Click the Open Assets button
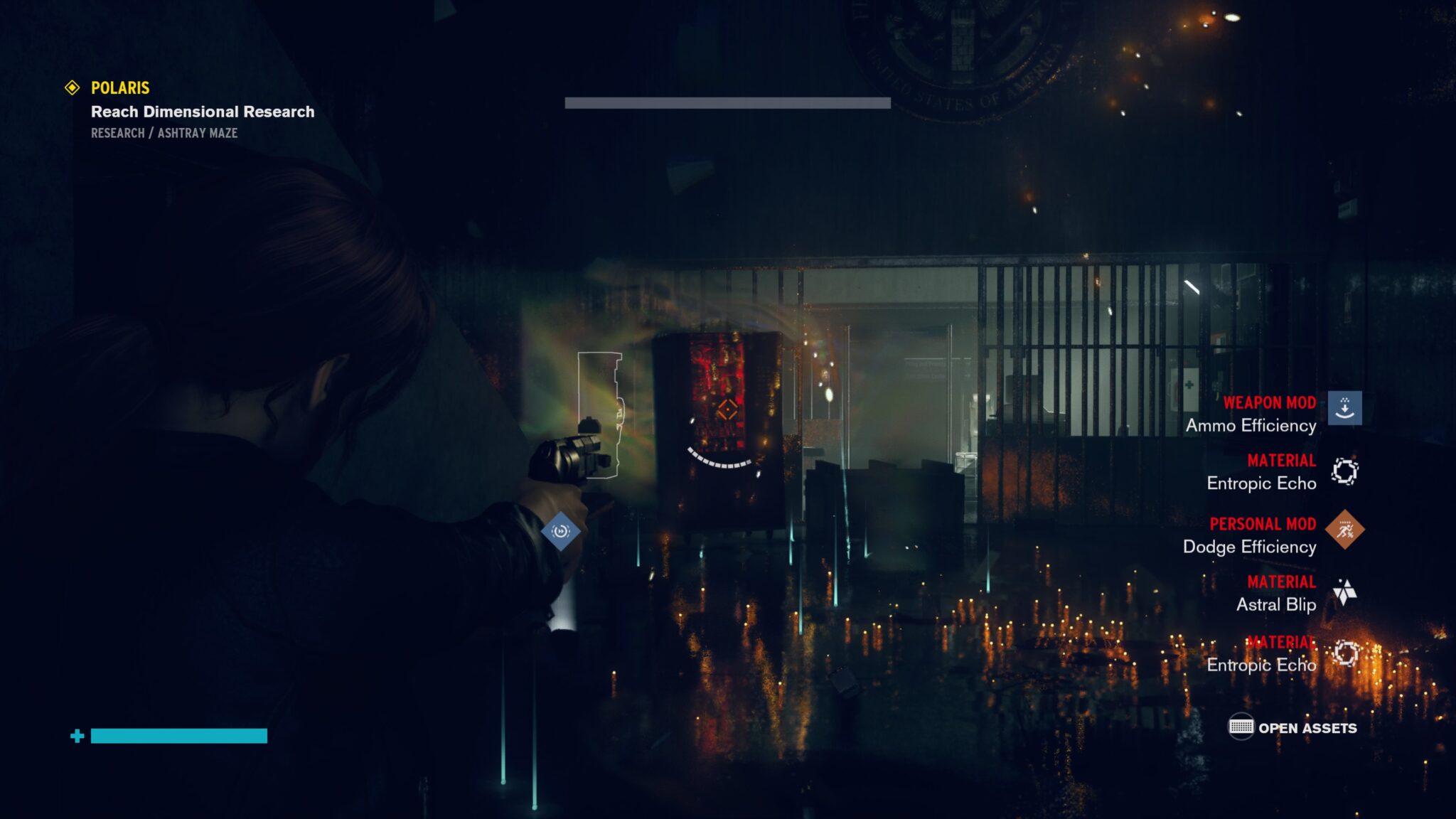This screenshot has height=819, width=1456. pyautogui.click(x=1308, y=728)
